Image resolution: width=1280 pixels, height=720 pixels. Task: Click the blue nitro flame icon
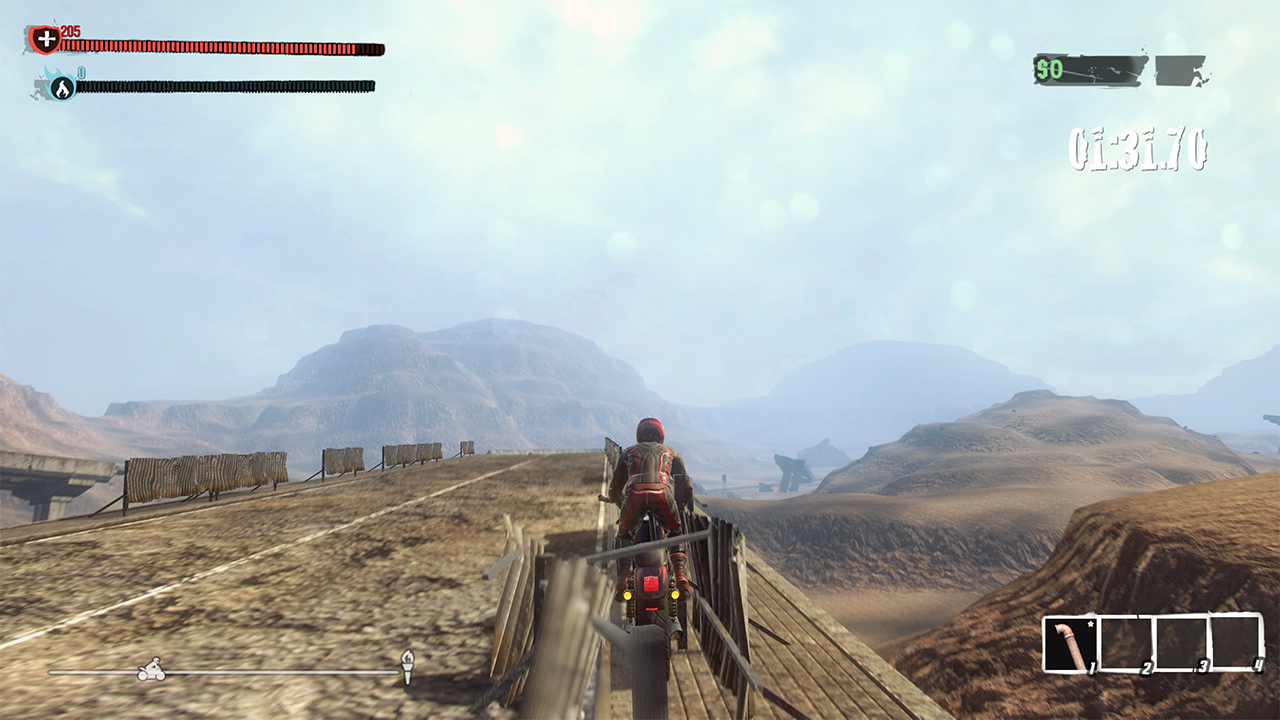click(x=62, y=88)
